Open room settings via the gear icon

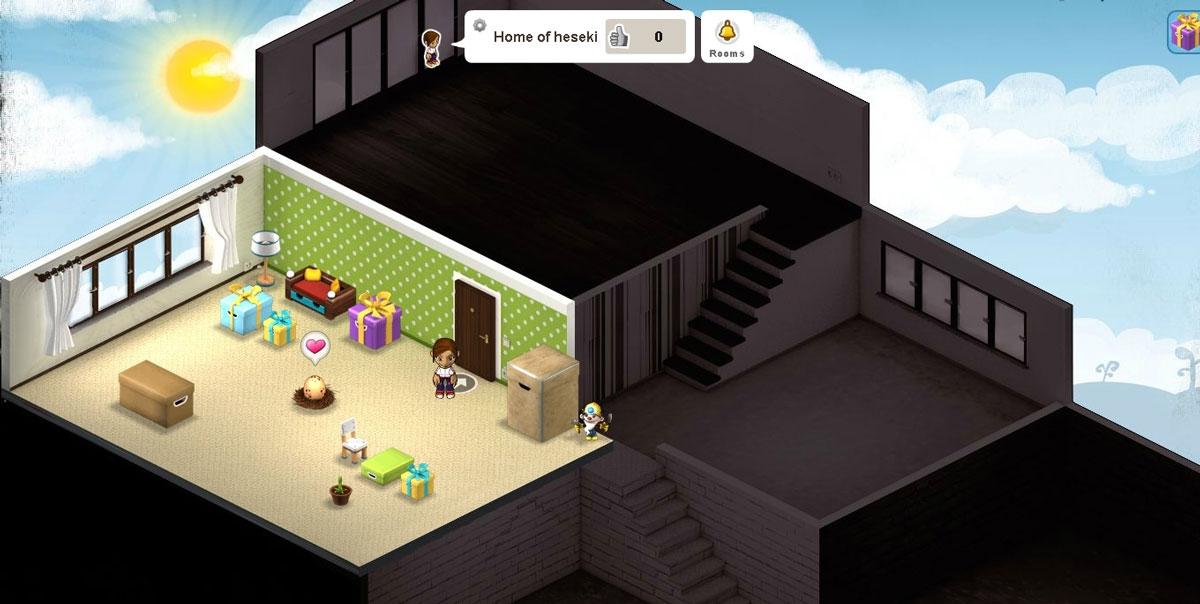pos(479,25)
